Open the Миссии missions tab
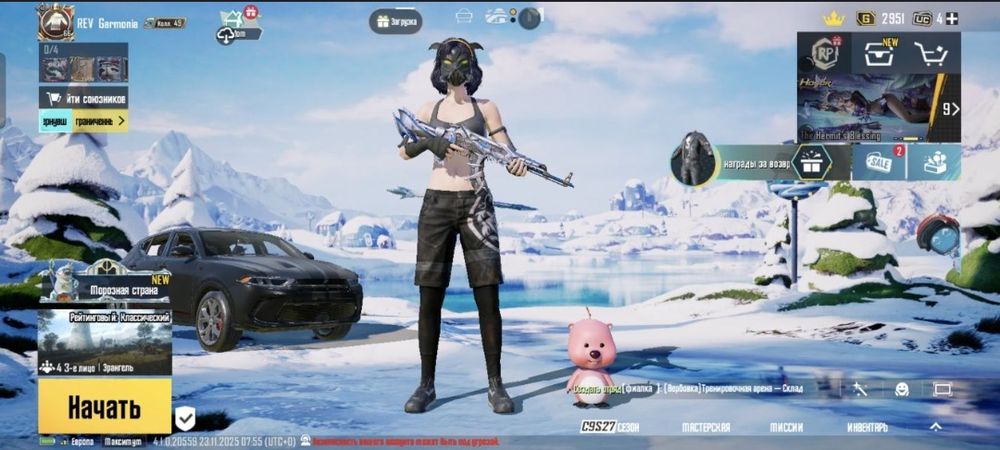The image size is (1000, 450). (x=786, y=427)
